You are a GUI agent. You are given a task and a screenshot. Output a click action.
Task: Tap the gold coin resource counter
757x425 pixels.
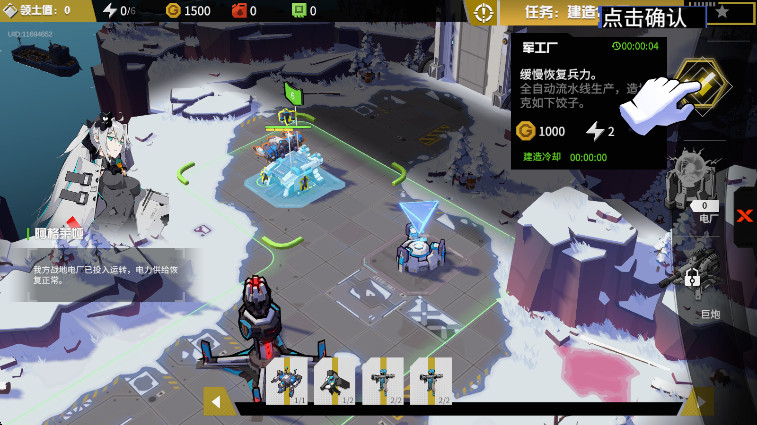pos(188,11)
